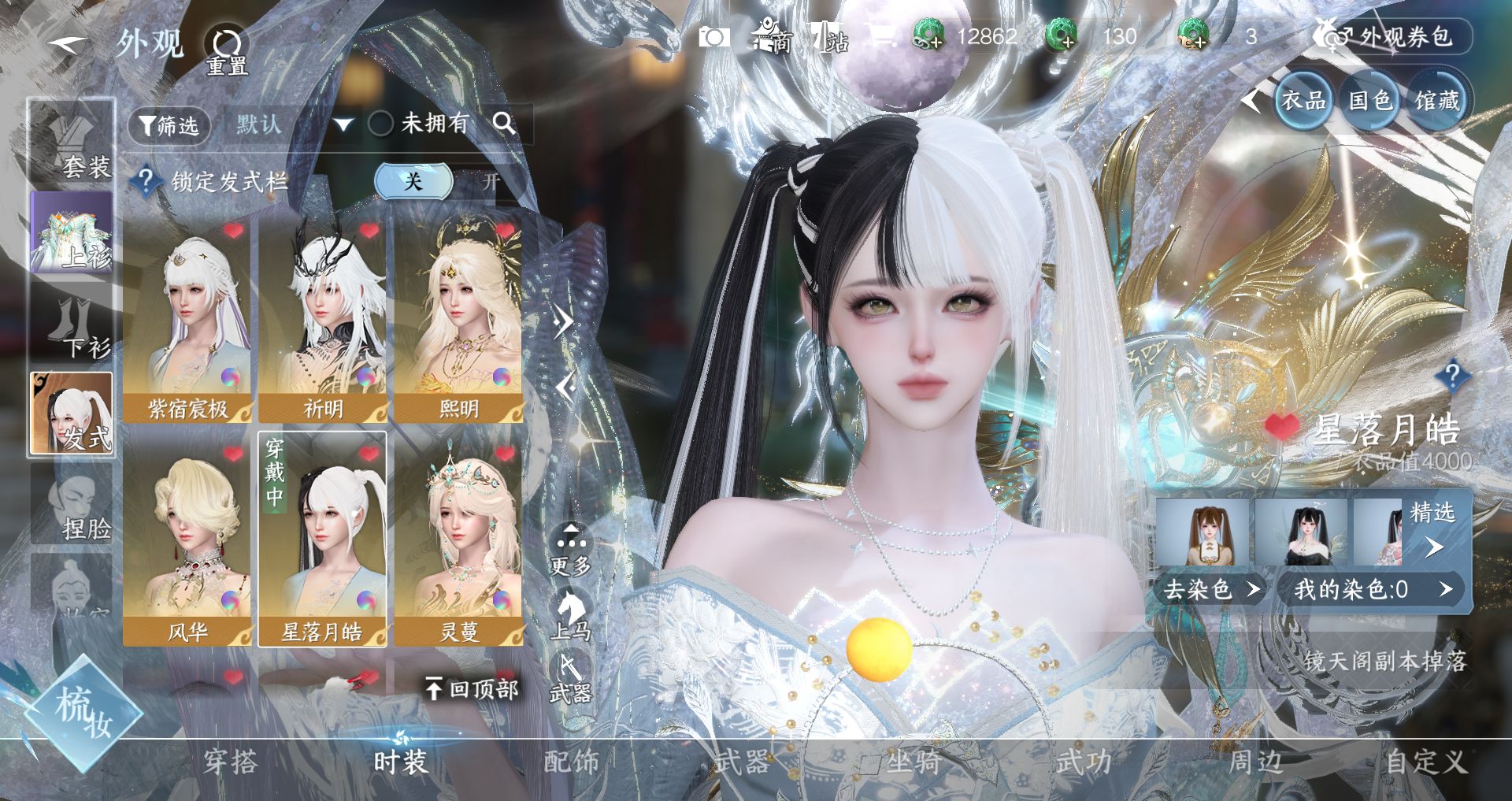The image size is (1512, 801).
Task: Take a screenshot with the camera icon
Action: pyautogui.click(x=714, y=37)
